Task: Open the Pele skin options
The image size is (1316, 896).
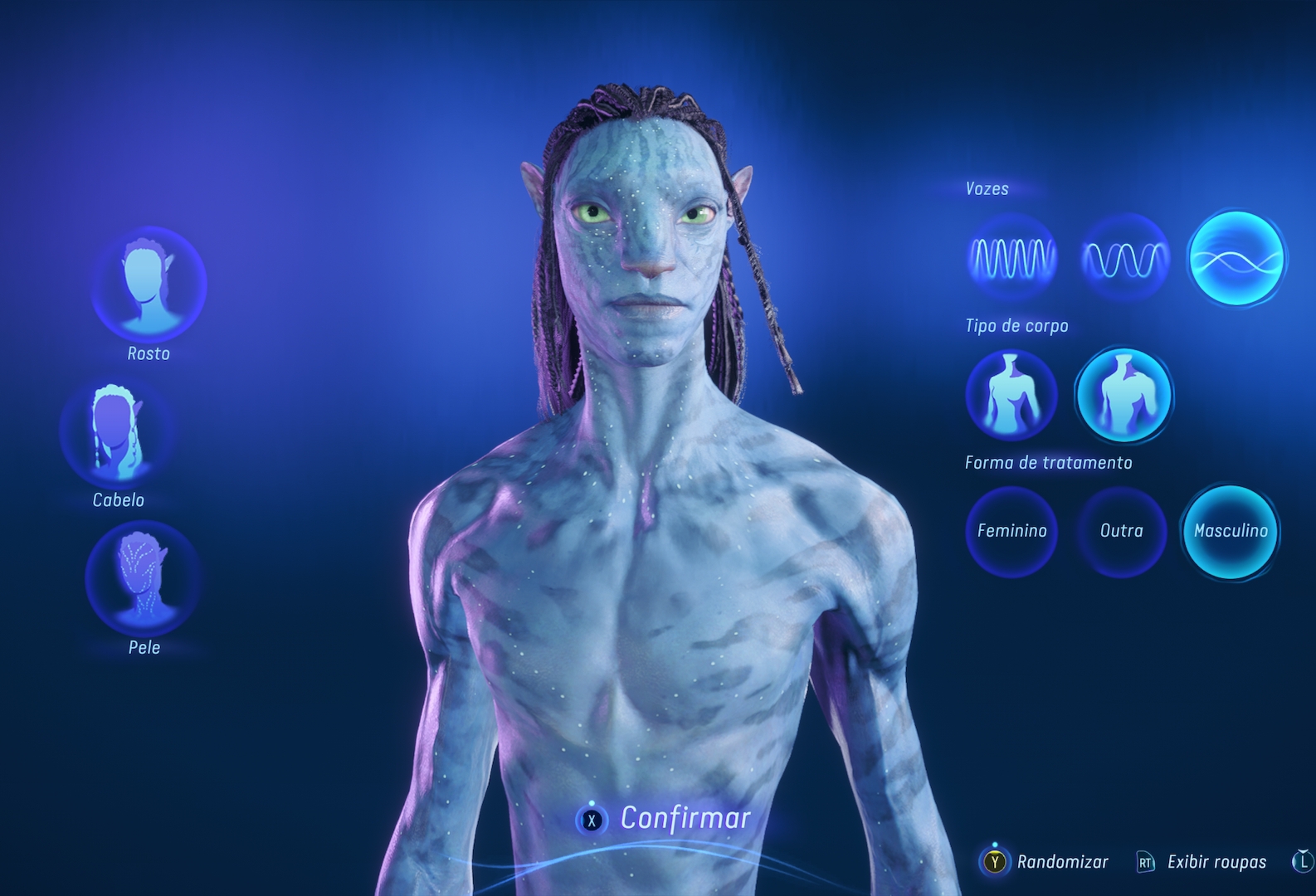Action: [x=143, y=577]
